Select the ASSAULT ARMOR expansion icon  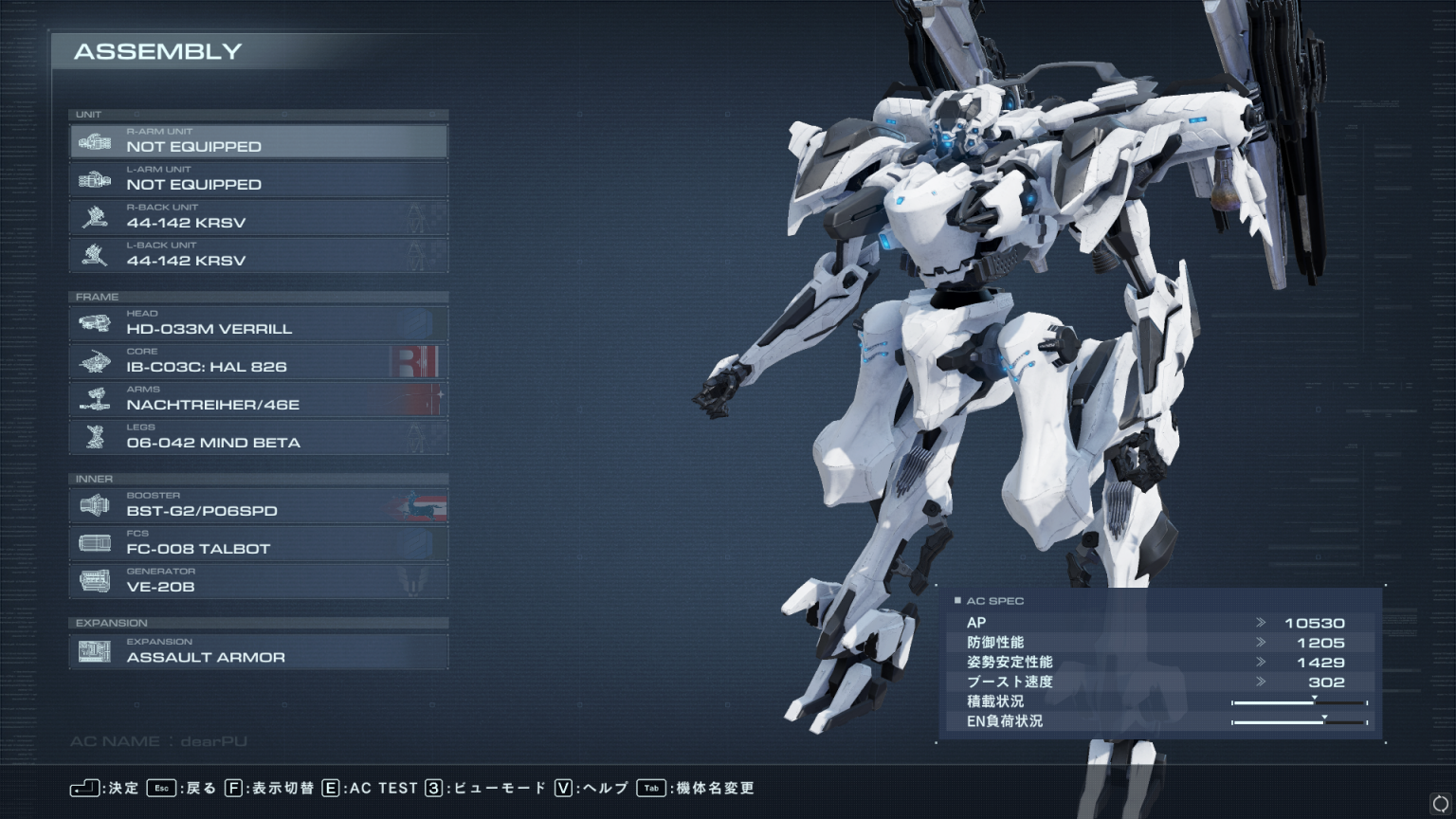94,650
